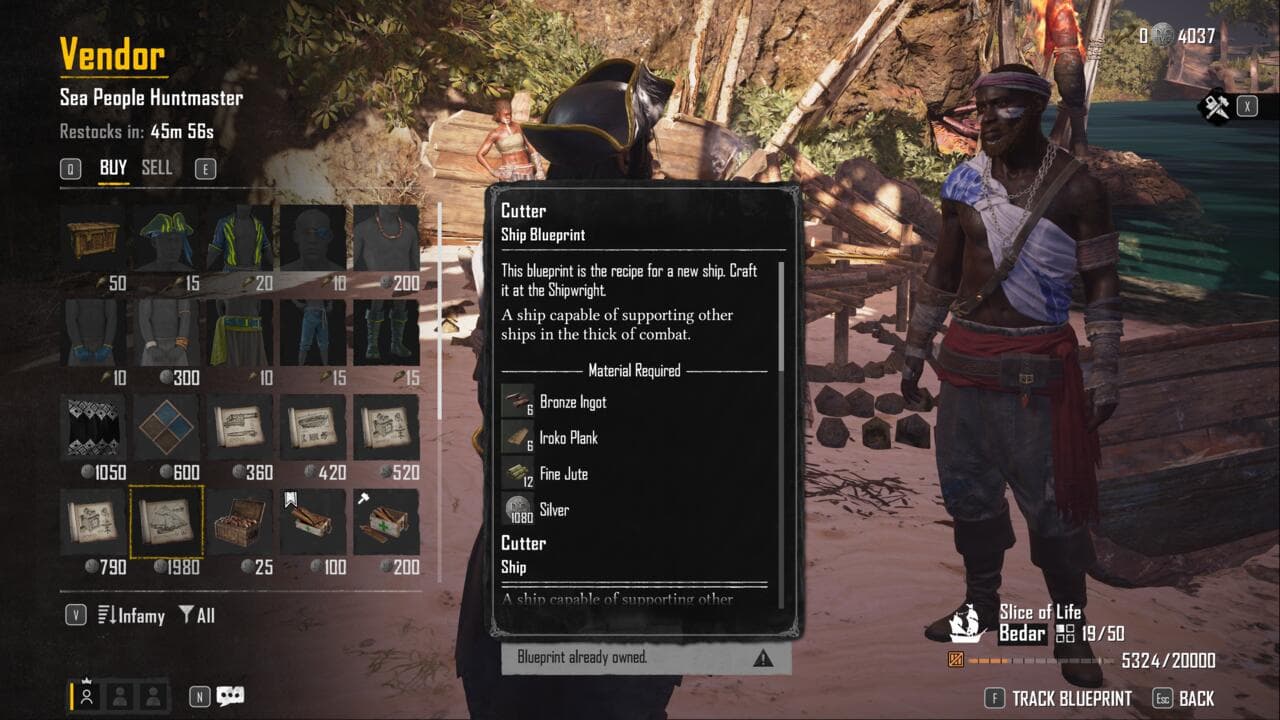Open the BUY tab
Viewport: 1280px width, 720px height.
pos(113,168)
